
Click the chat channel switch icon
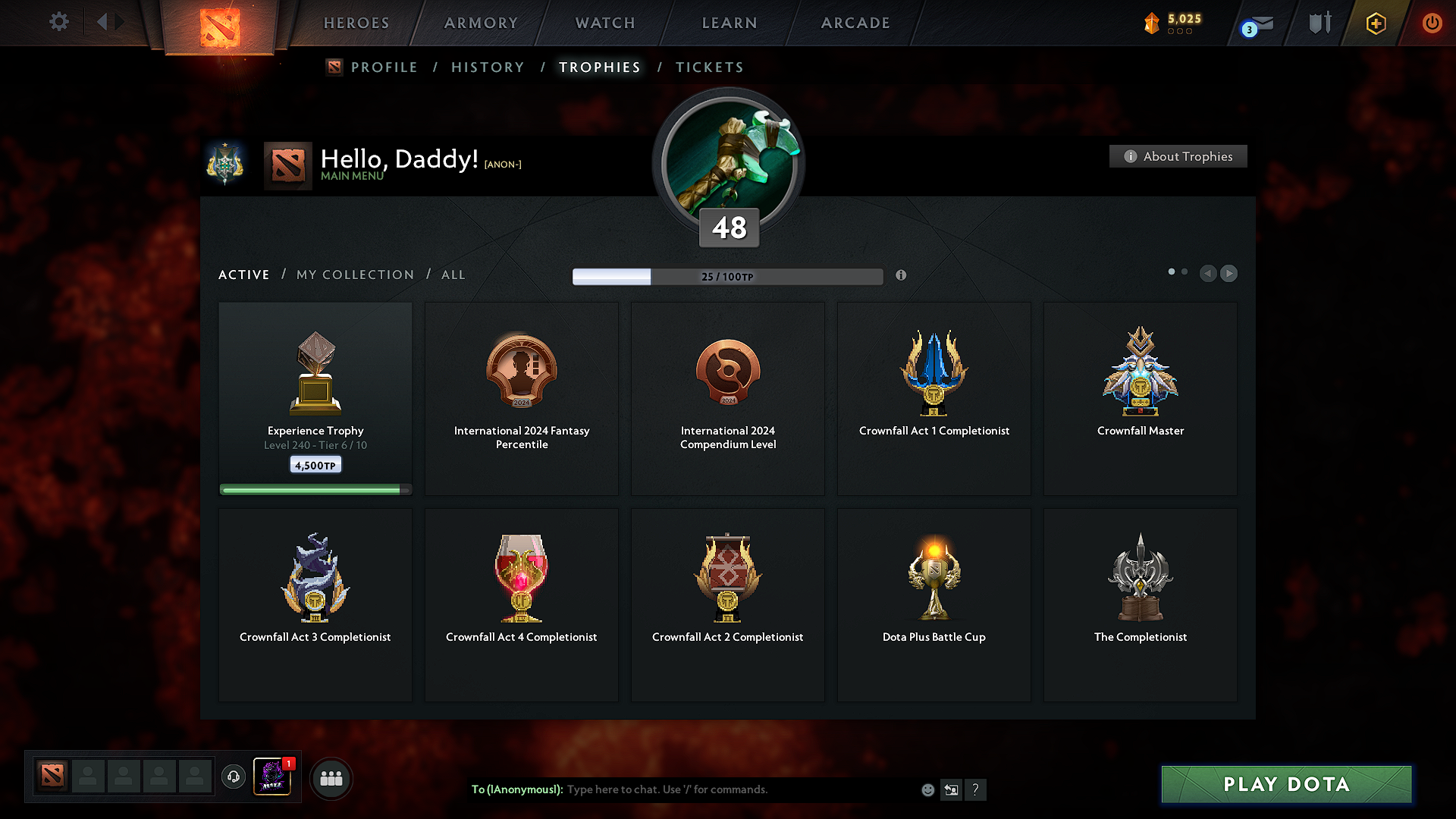click(952, 789)
